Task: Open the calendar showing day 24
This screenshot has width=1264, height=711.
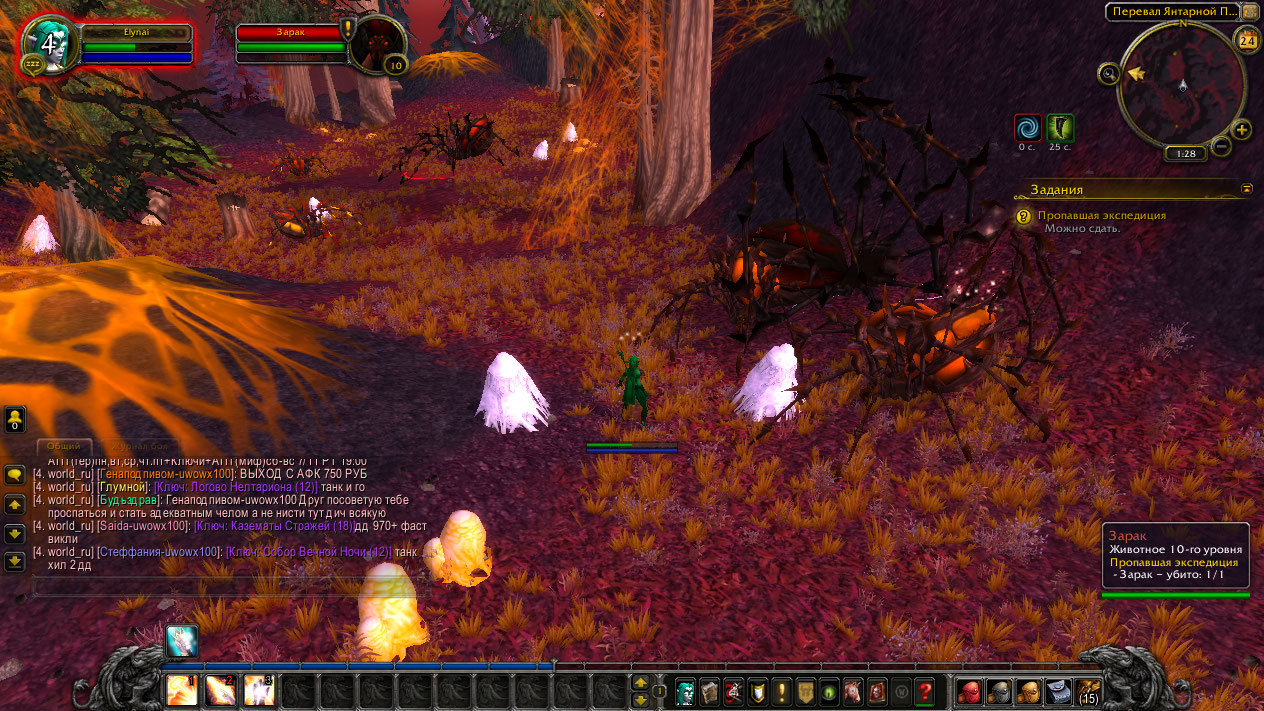Action: coord(1247,41)
